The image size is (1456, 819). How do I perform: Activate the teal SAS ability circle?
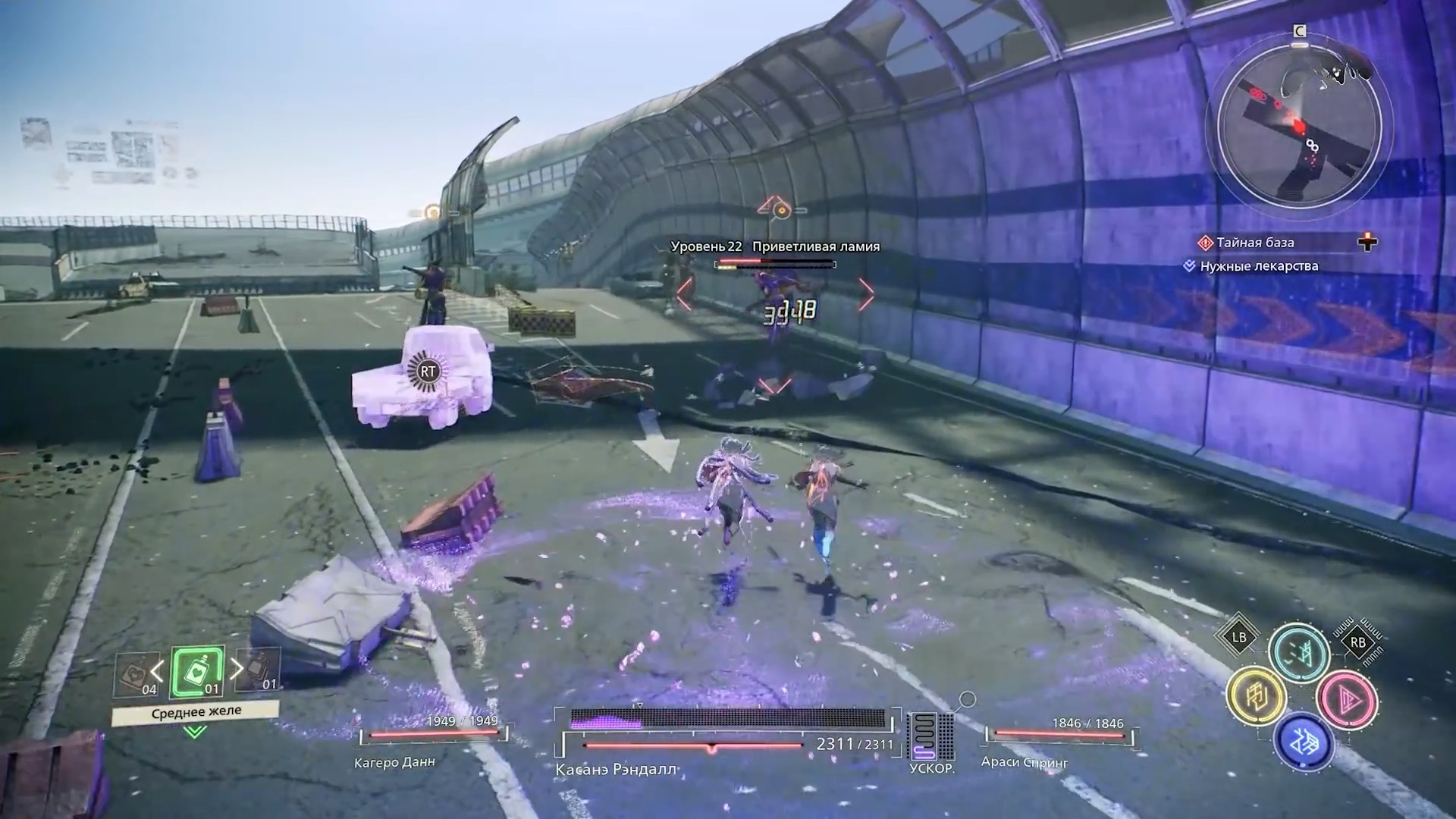(x=1298, y=652)
